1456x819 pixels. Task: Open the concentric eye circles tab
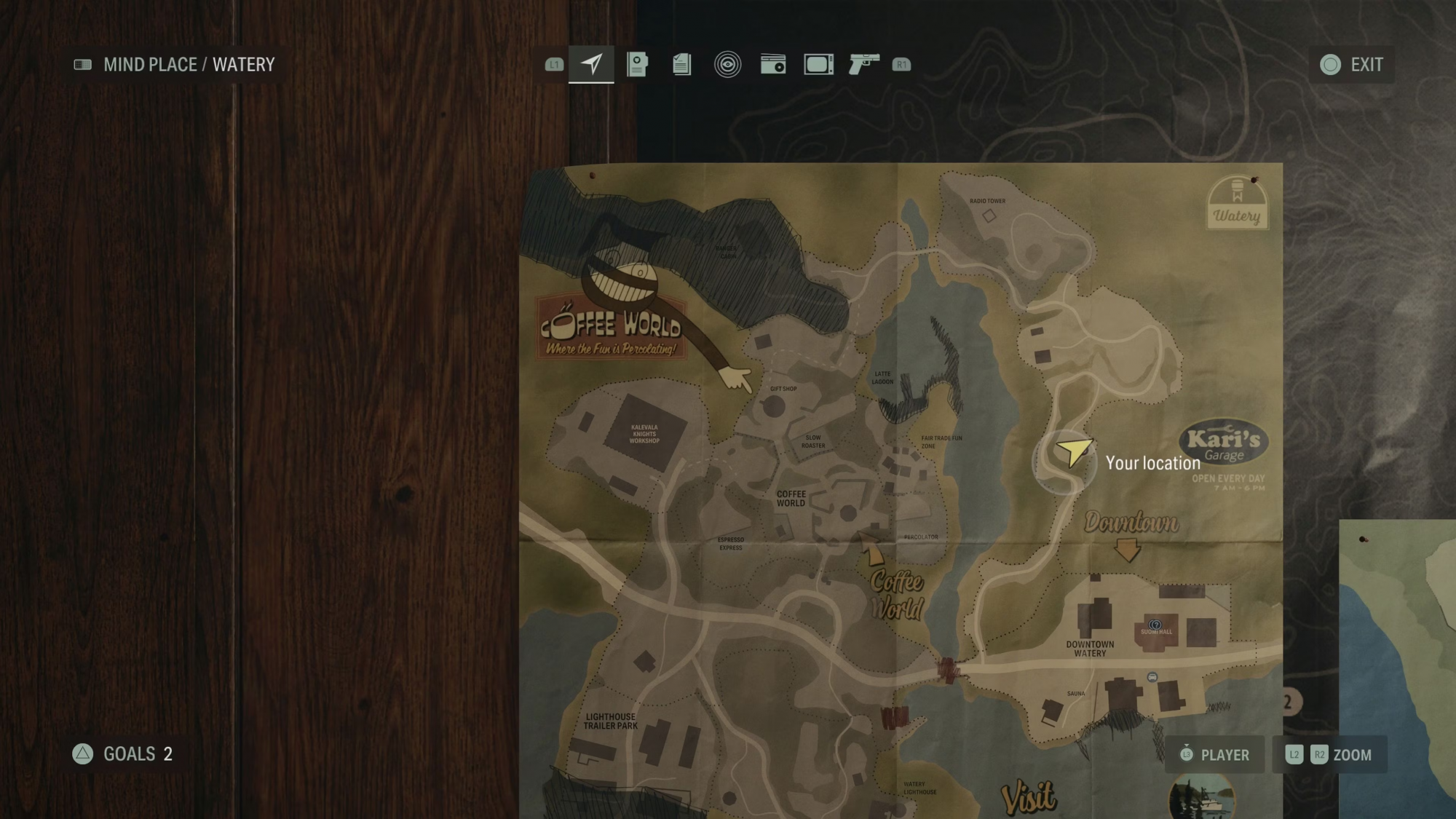[727, 64]
